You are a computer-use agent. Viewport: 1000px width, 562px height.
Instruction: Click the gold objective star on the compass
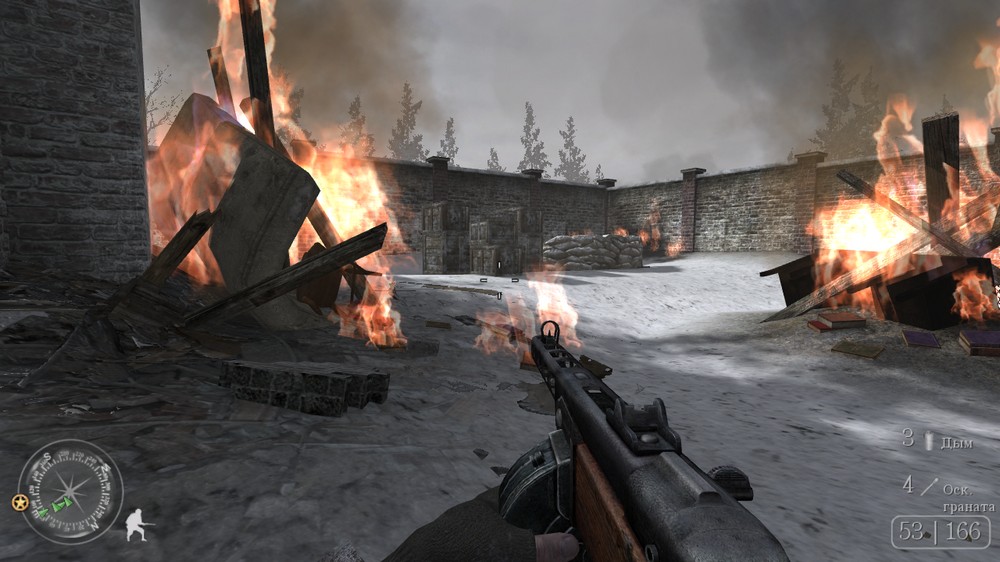[20, 500]
